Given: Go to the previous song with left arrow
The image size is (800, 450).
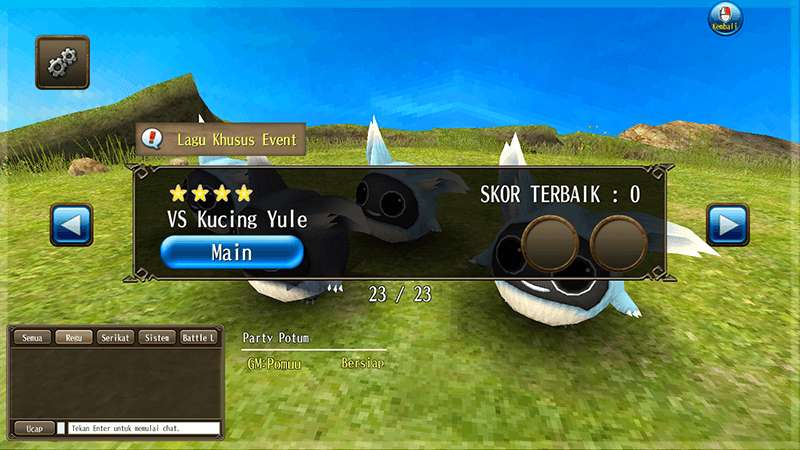Looking at the screenshot, I should pyautogui.click(x=71, y=225).
